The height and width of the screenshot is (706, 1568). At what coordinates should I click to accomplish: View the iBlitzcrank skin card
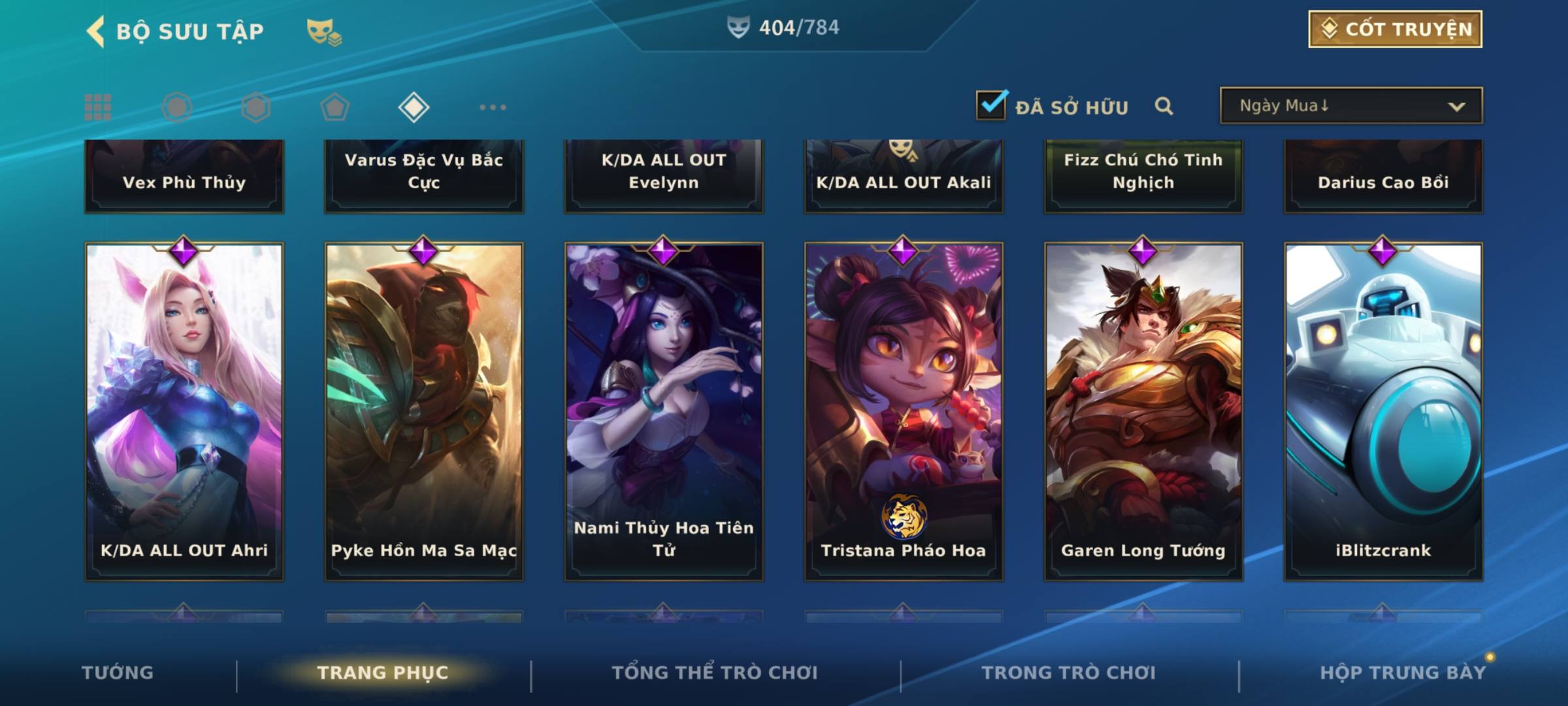click(x=1383, y=412)
